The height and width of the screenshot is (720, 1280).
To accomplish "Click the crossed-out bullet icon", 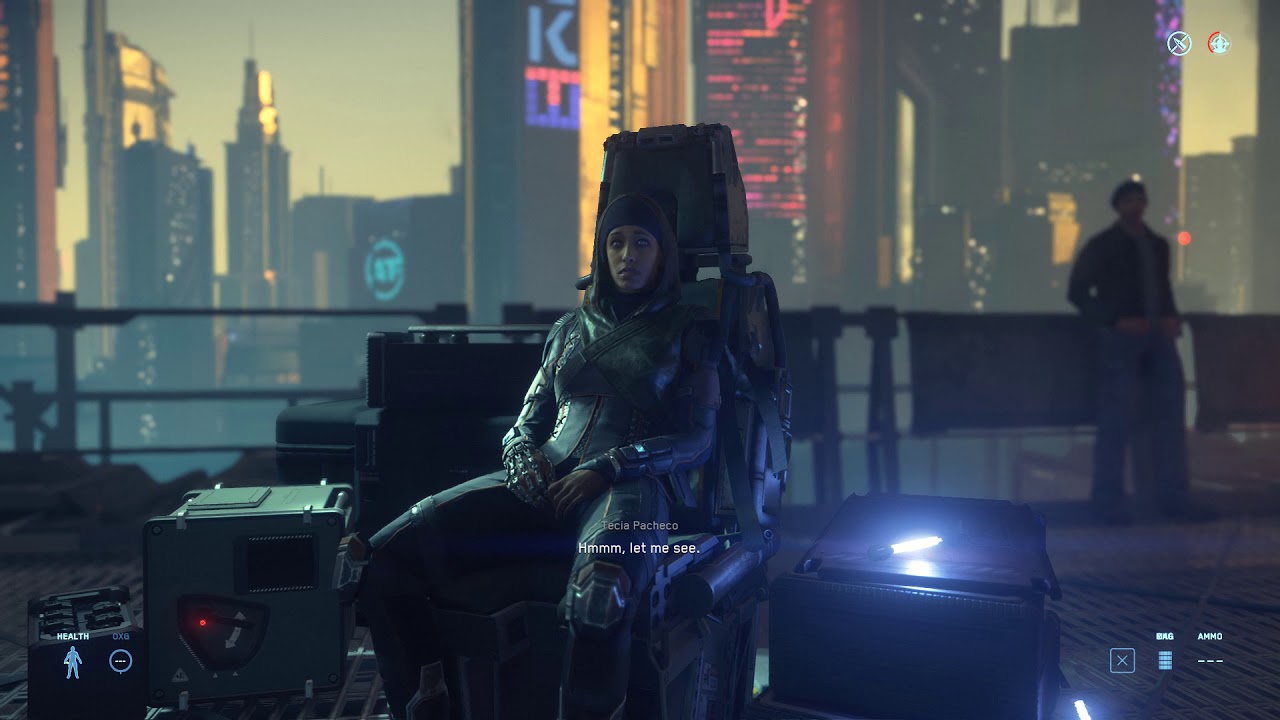I will (1180, 43).
